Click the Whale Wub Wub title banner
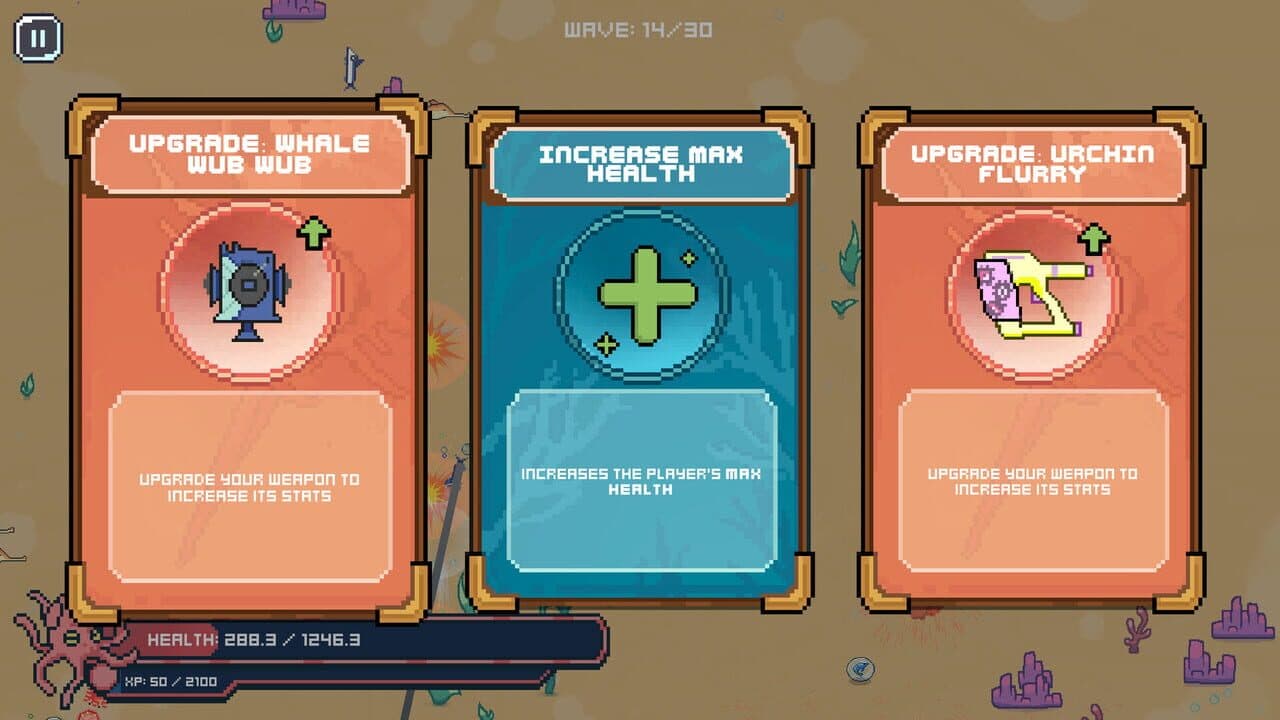 252,152
